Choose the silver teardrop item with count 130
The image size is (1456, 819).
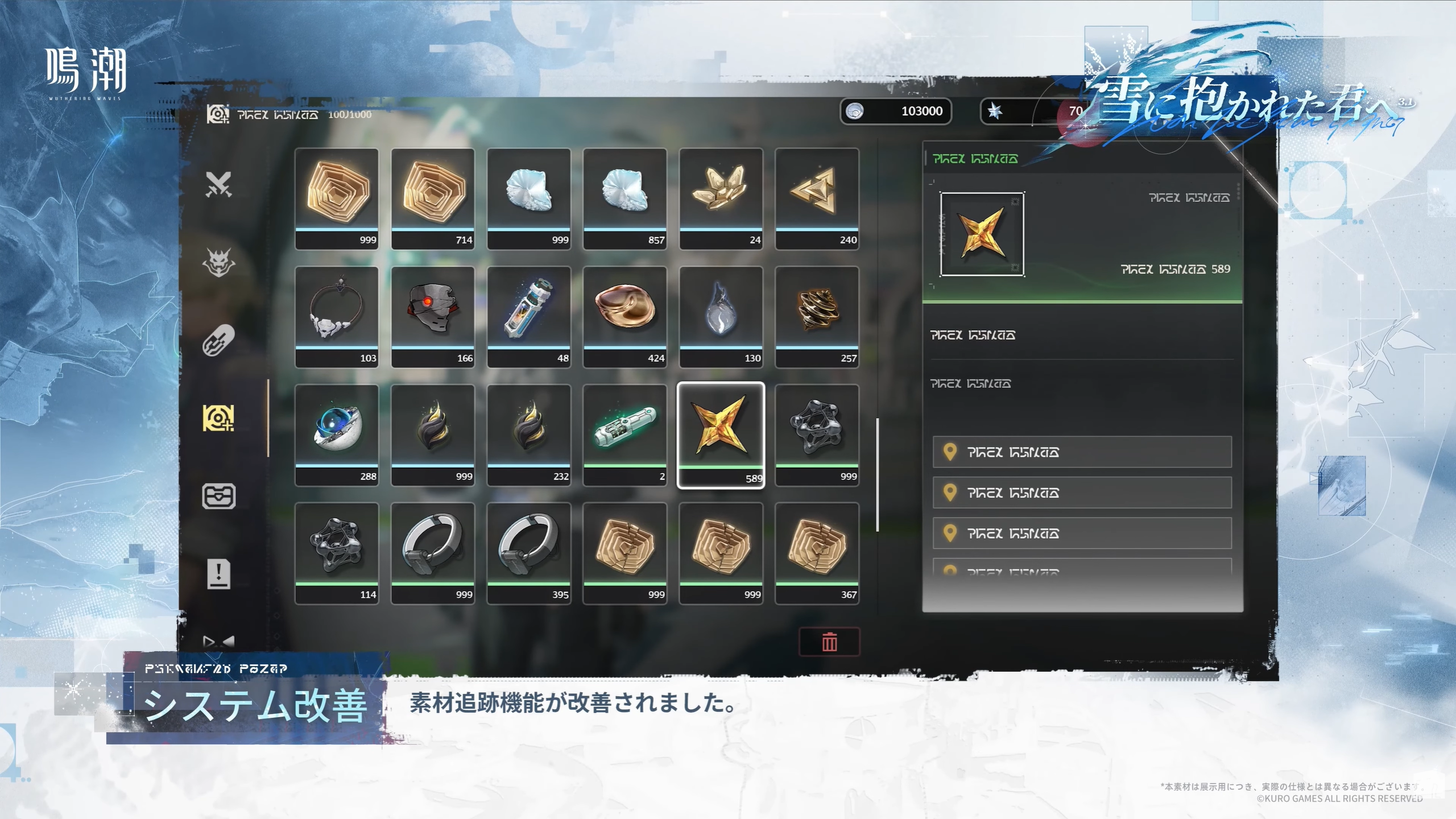[x=721, y=316]
